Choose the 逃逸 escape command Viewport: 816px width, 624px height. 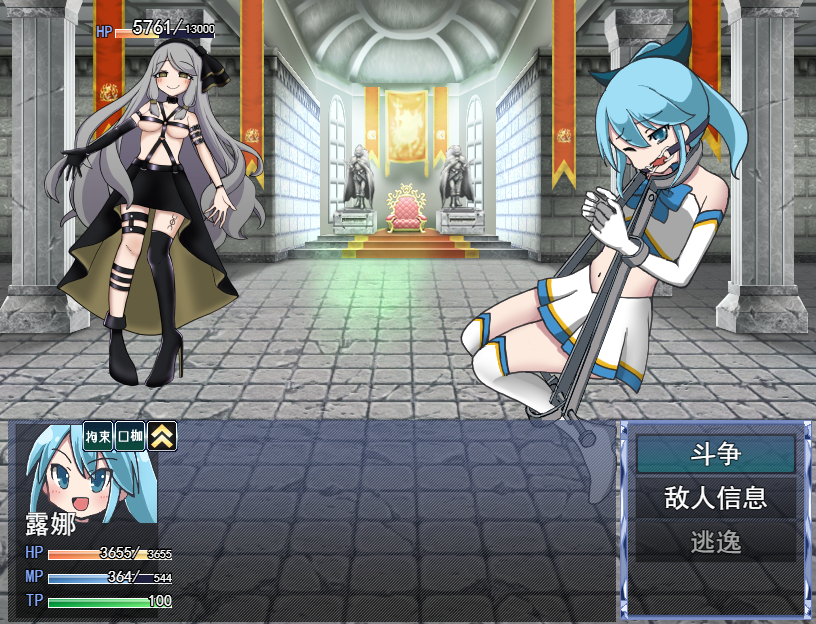pos(715,542)
